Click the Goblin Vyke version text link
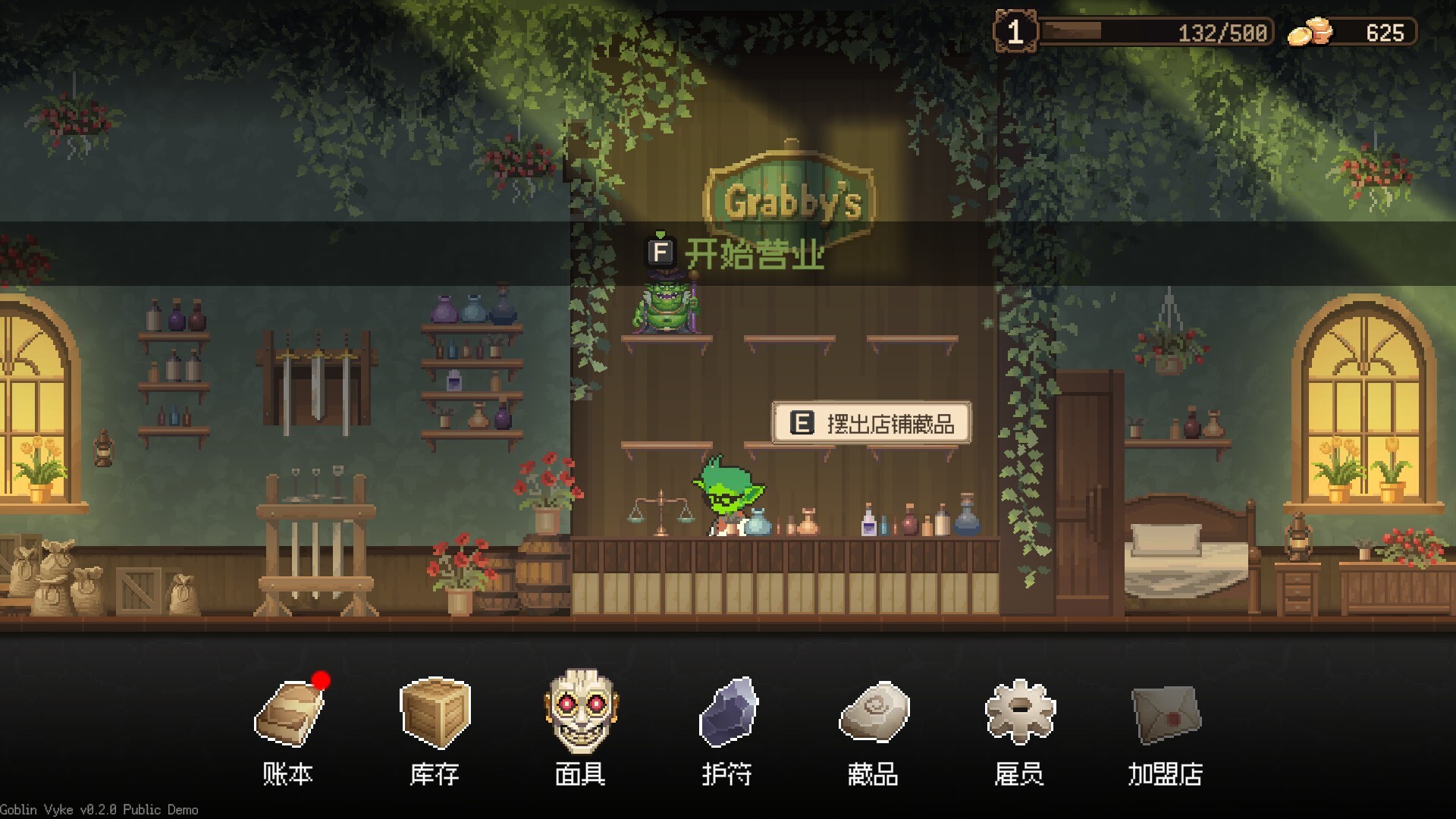Viewport: 1456px width, 819px height. pos(99,810)
